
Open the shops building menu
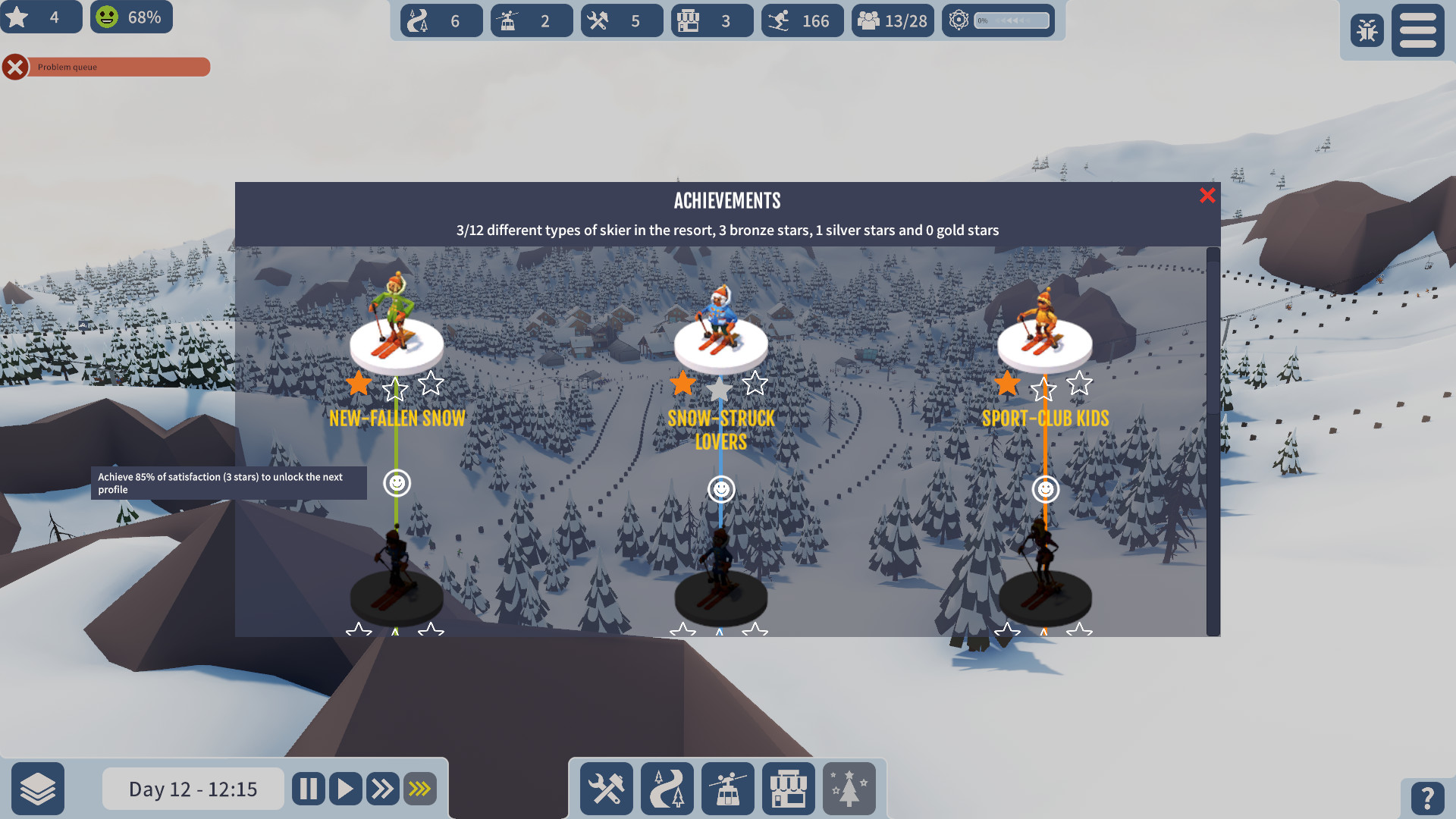coord(788,789)
